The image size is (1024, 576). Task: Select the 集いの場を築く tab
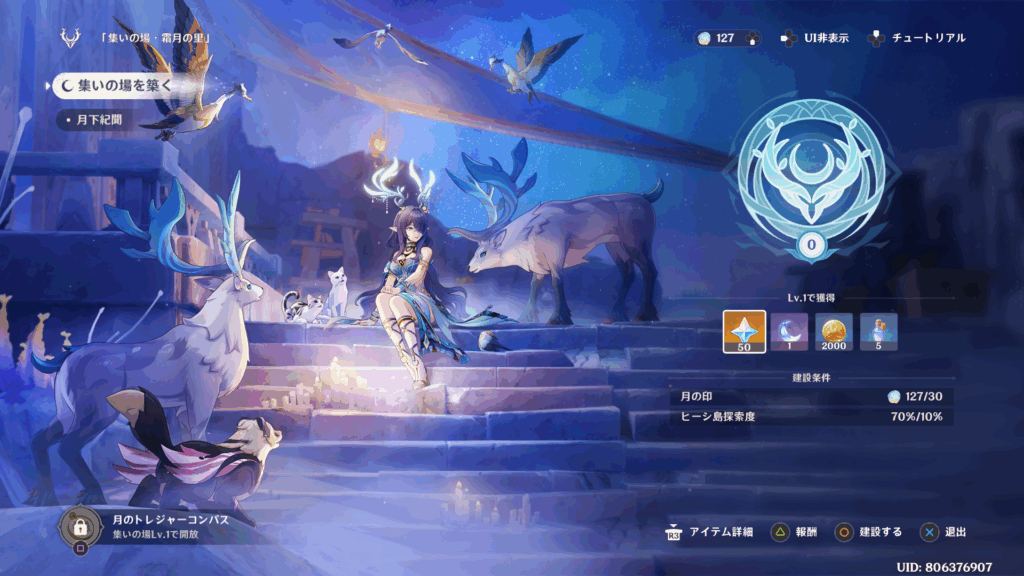tap(114, 86)
